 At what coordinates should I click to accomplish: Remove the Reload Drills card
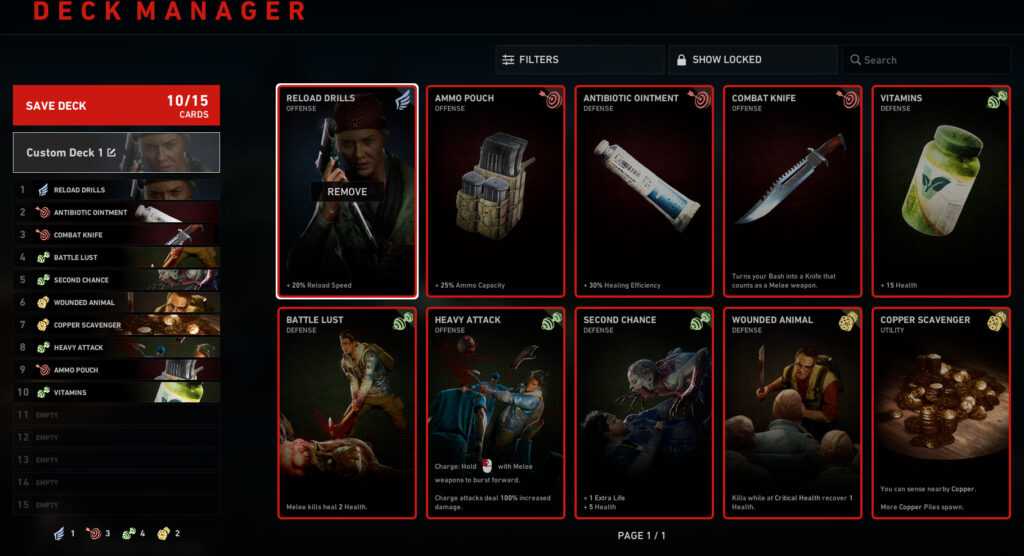(x=347, y=192)
